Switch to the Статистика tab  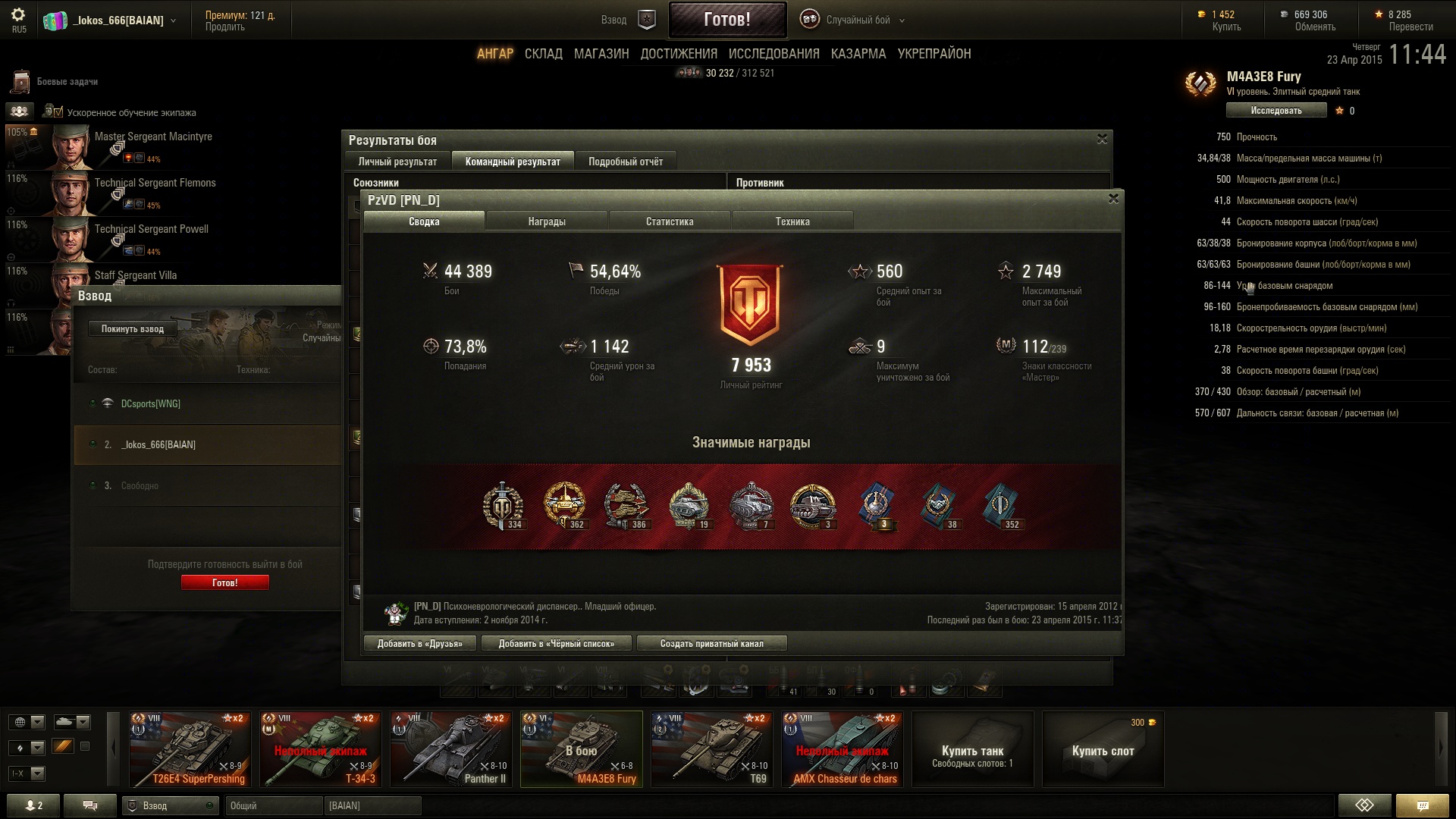[x=669, y=221]
